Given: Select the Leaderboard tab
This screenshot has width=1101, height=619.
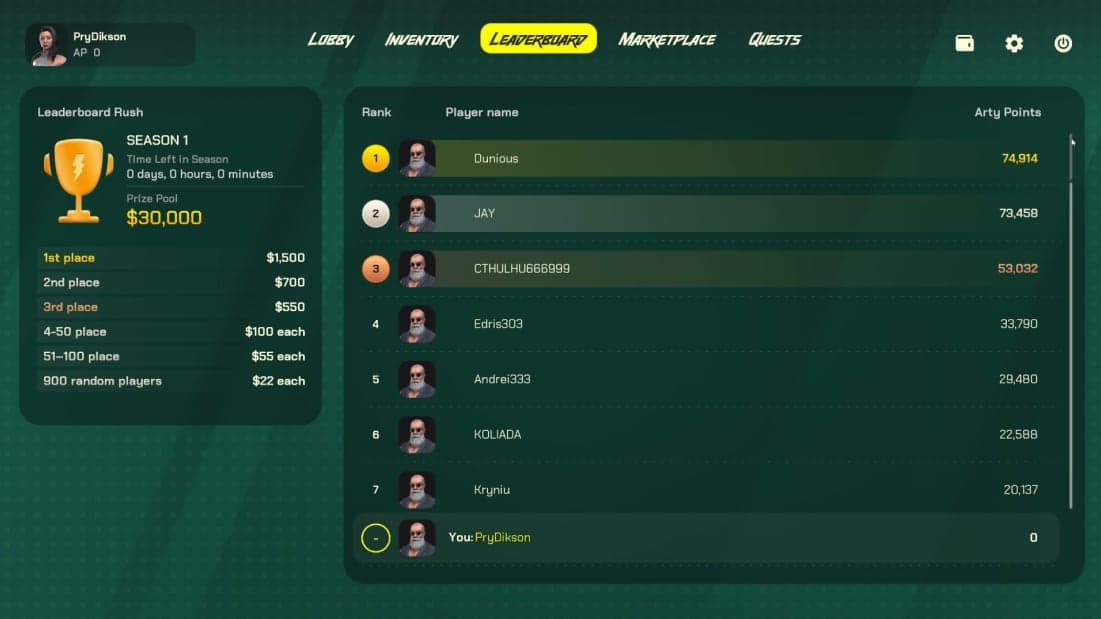Looking at the screenshot, I should [x=538, y=40].
